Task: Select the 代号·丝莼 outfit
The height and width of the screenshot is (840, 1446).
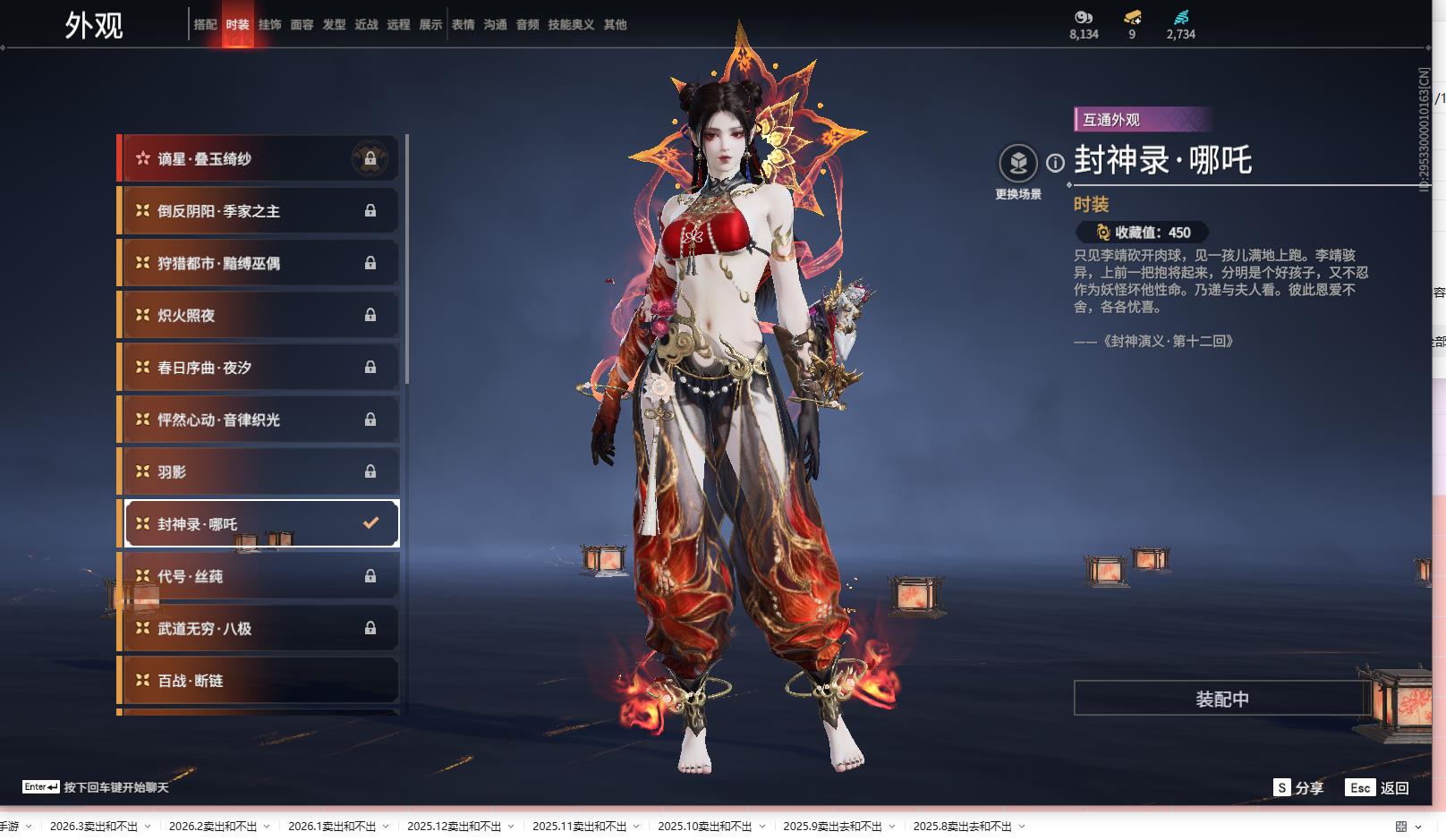Action: coord(259,576)
